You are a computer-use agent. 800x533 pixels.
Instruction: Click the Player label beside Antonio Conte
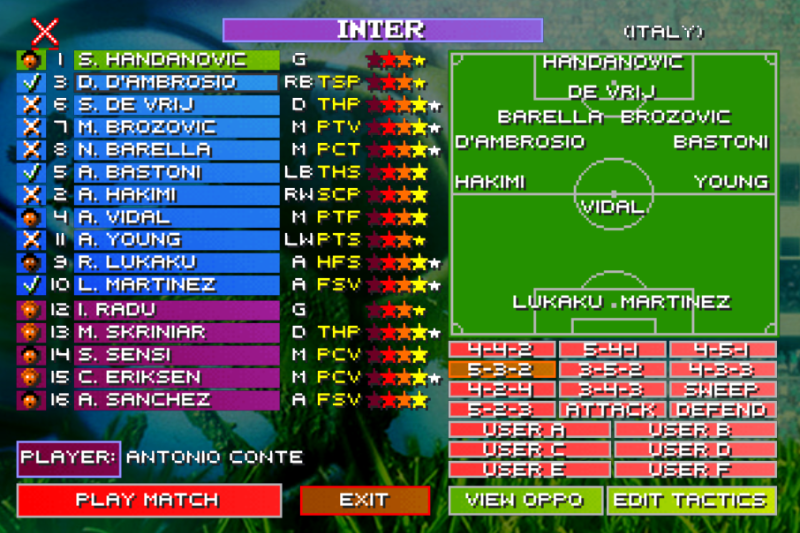pyautogui.click(x=68, y=458)
